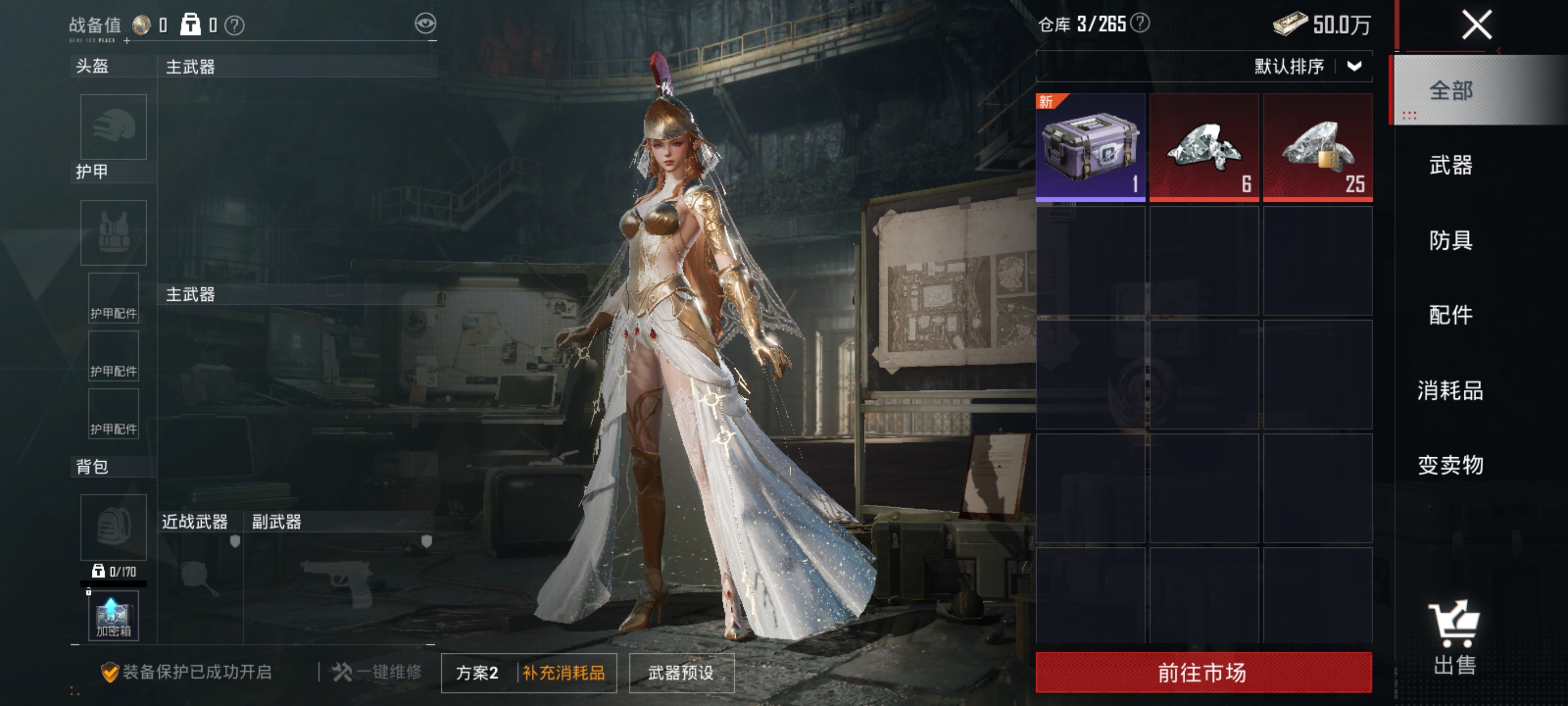Show warehouse capacity help question mark
This screenshot has width=1568, height=706.
[x=1140, y=23]
